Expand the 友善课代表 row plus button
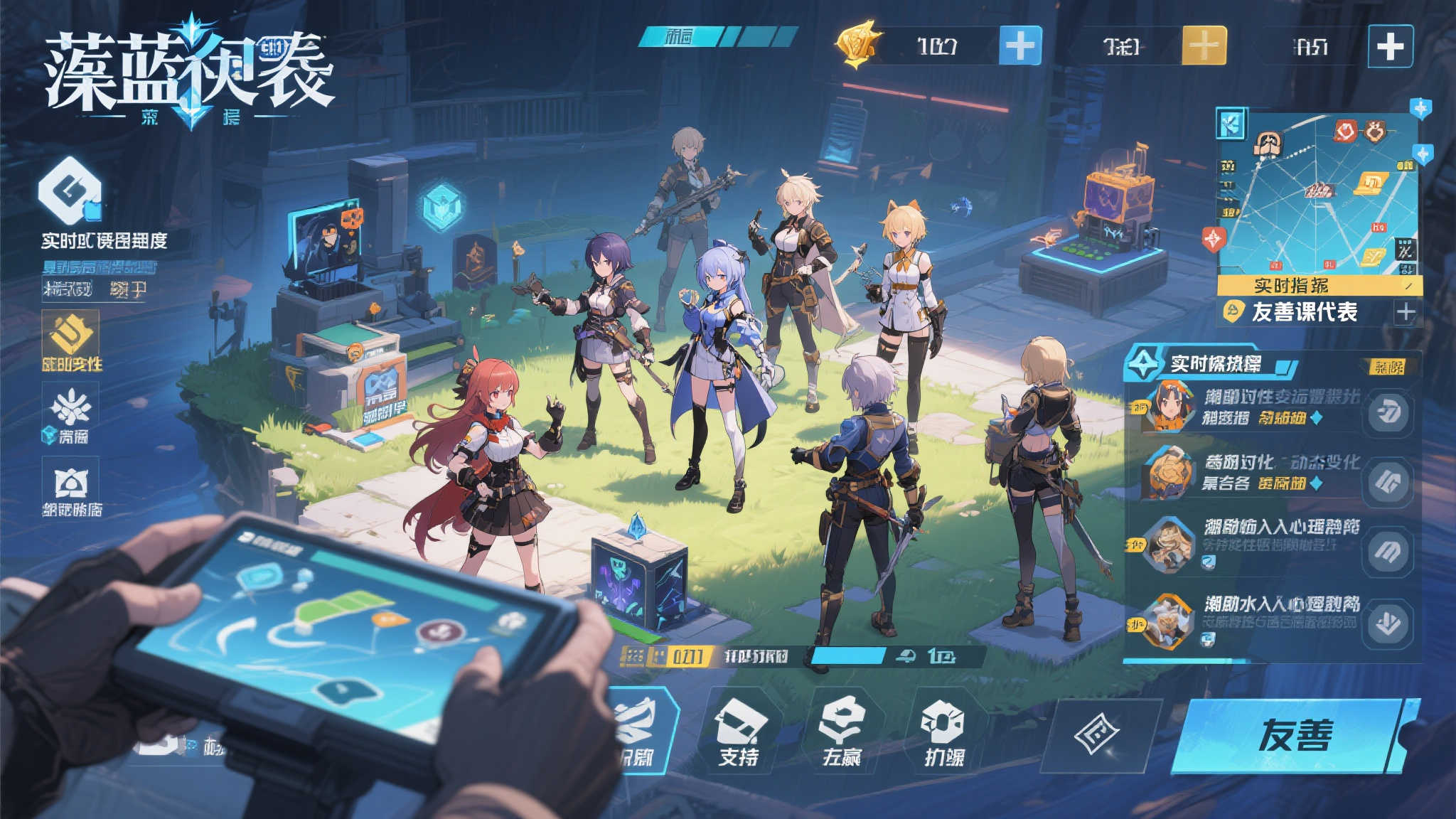Image resolution: width=1456 pixels, height=819 pixels. (x=1405, y=312)
